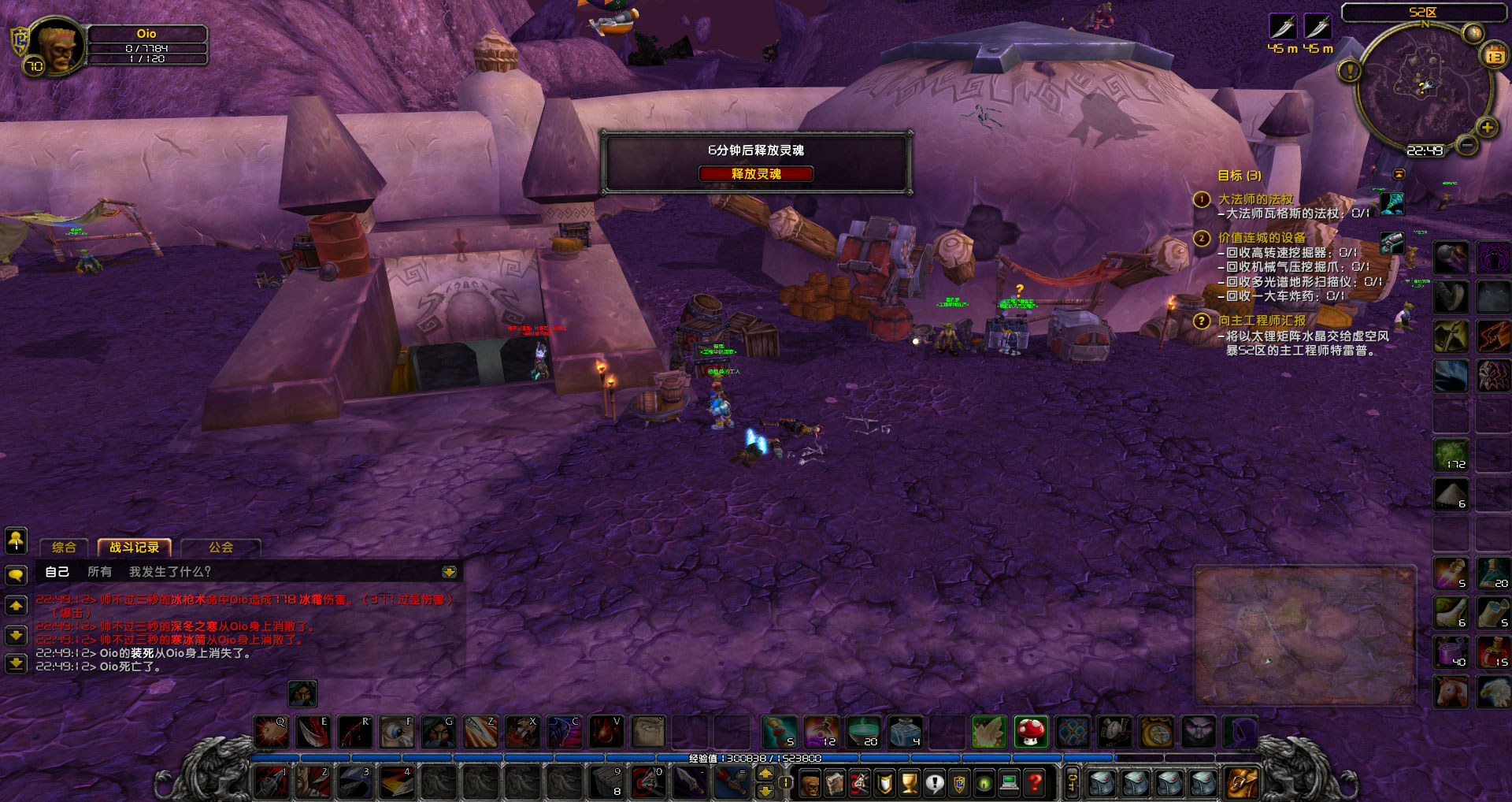
Task: Click the Oio player portrait
Action: click(56, 46)
